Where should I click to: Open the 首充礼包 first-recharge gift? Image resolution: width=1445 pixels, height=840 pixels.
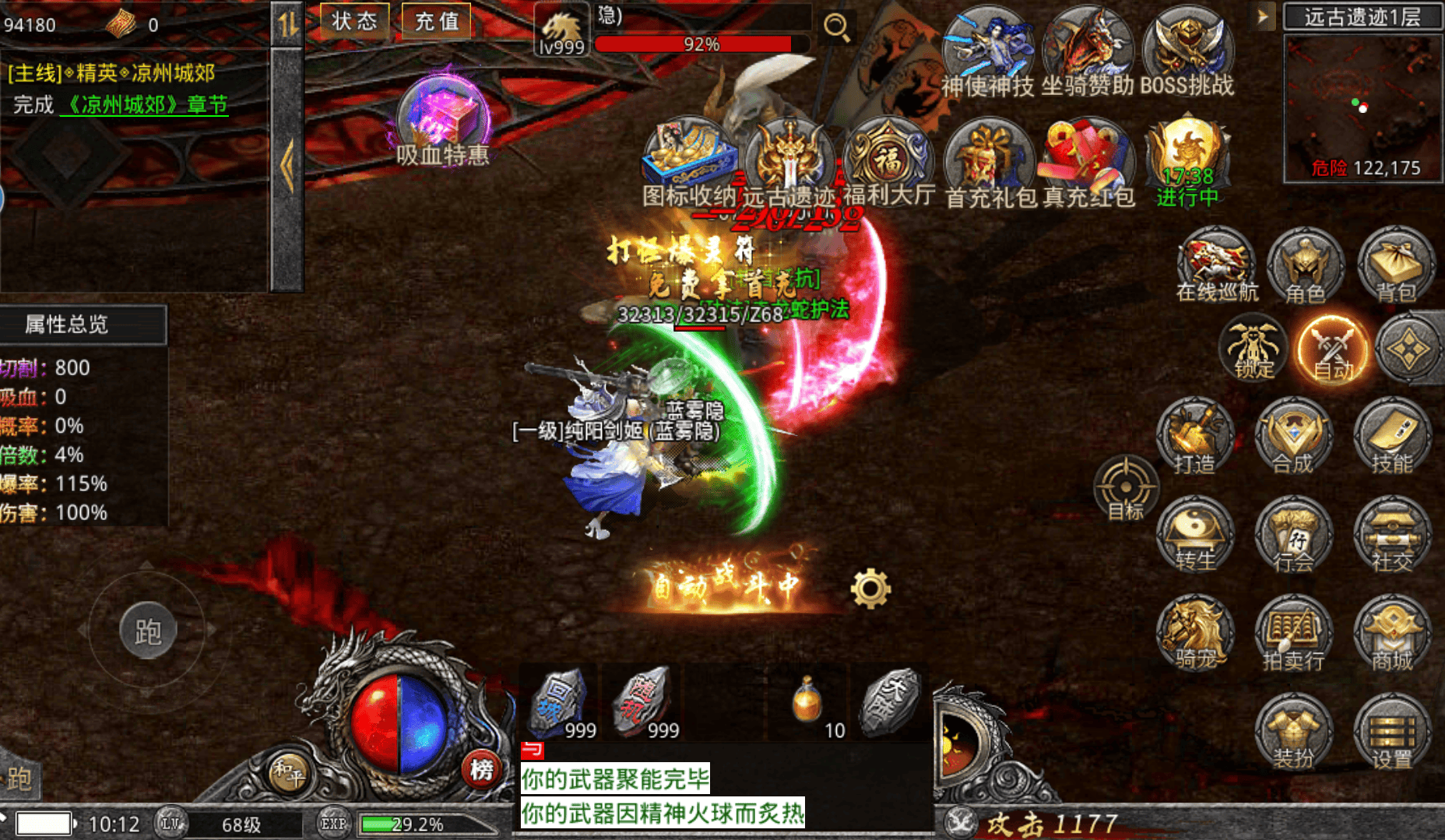tap(989, 164)
